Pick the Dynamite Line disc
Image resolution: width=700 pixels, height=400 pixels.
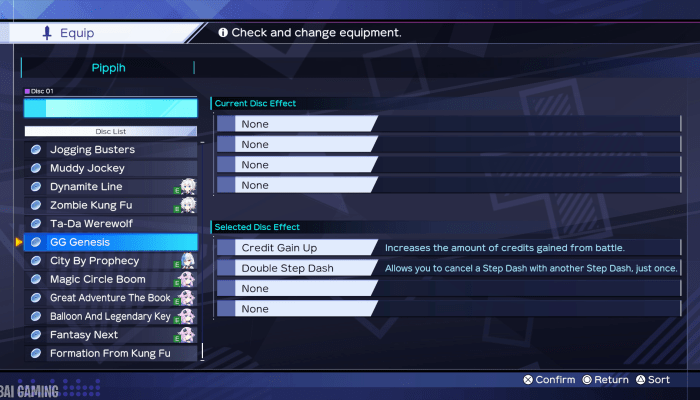pos(110,187)
